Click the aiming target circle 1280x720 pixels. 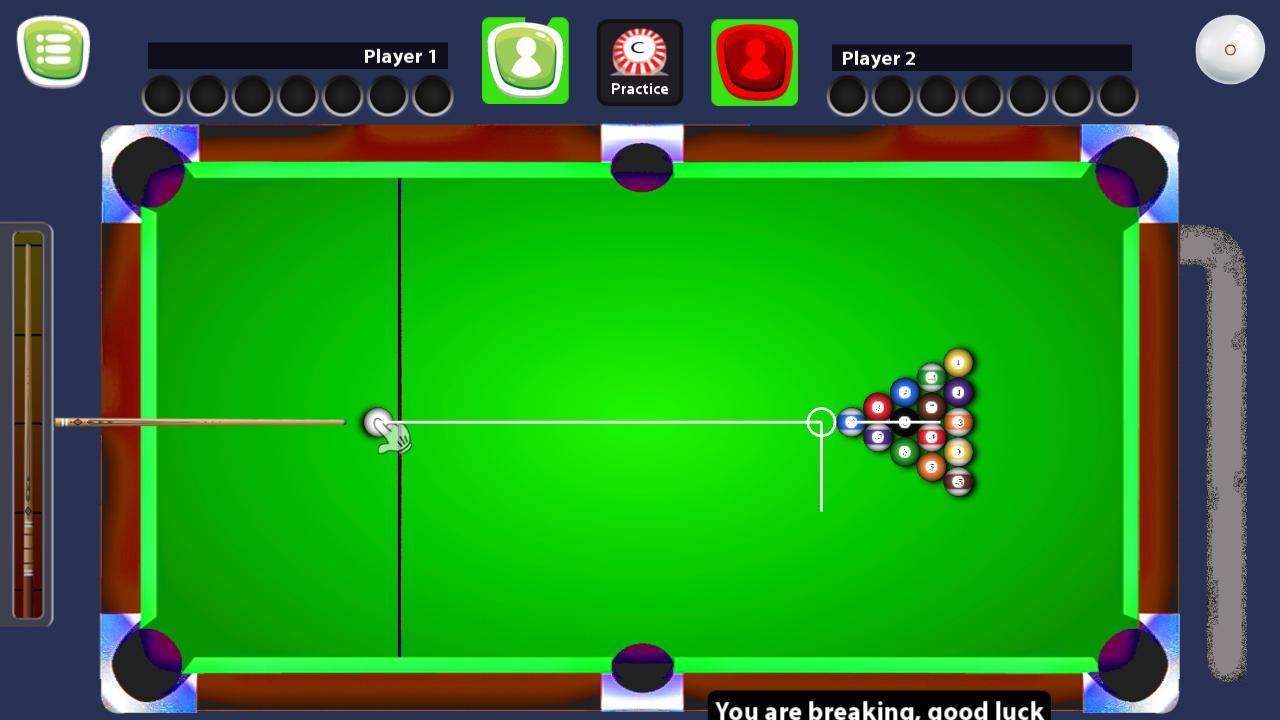tap(820, 422)
